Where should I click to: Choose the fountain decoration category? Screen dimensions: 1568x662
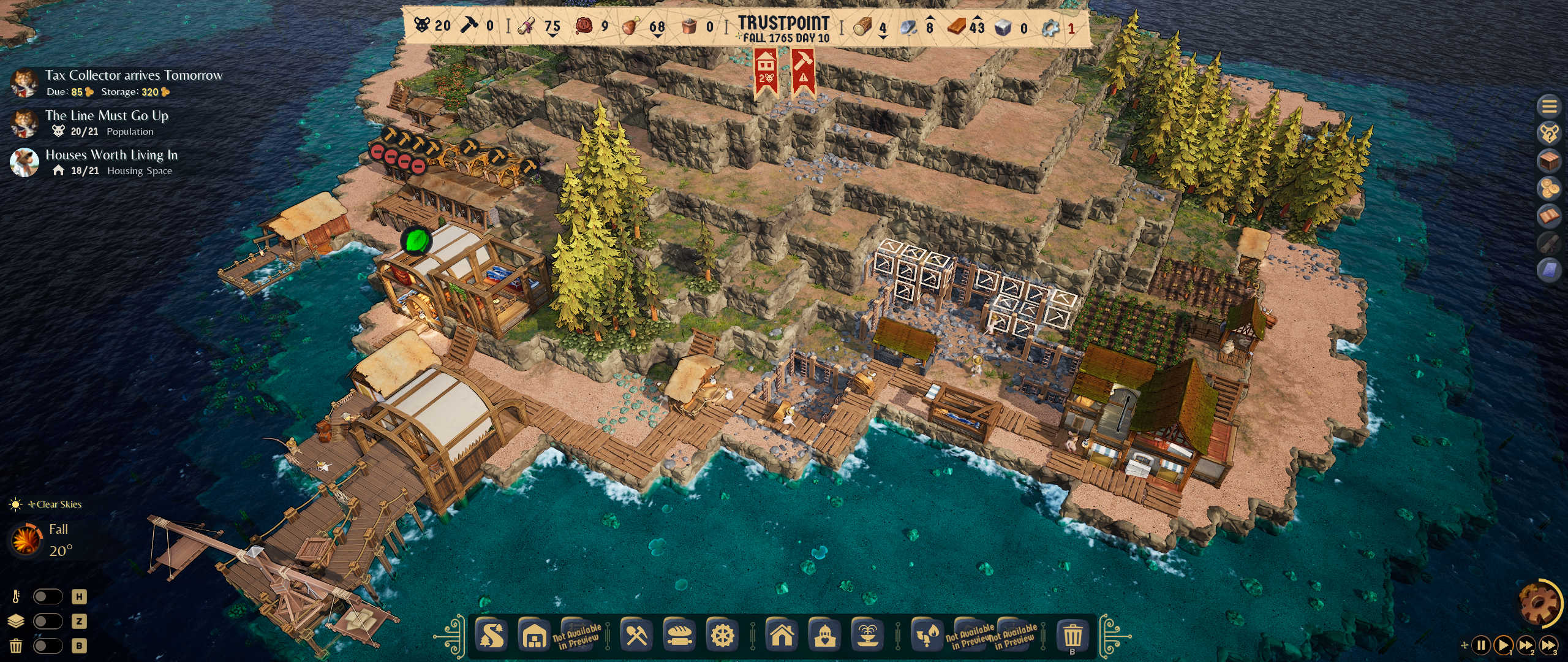(868, 636)
